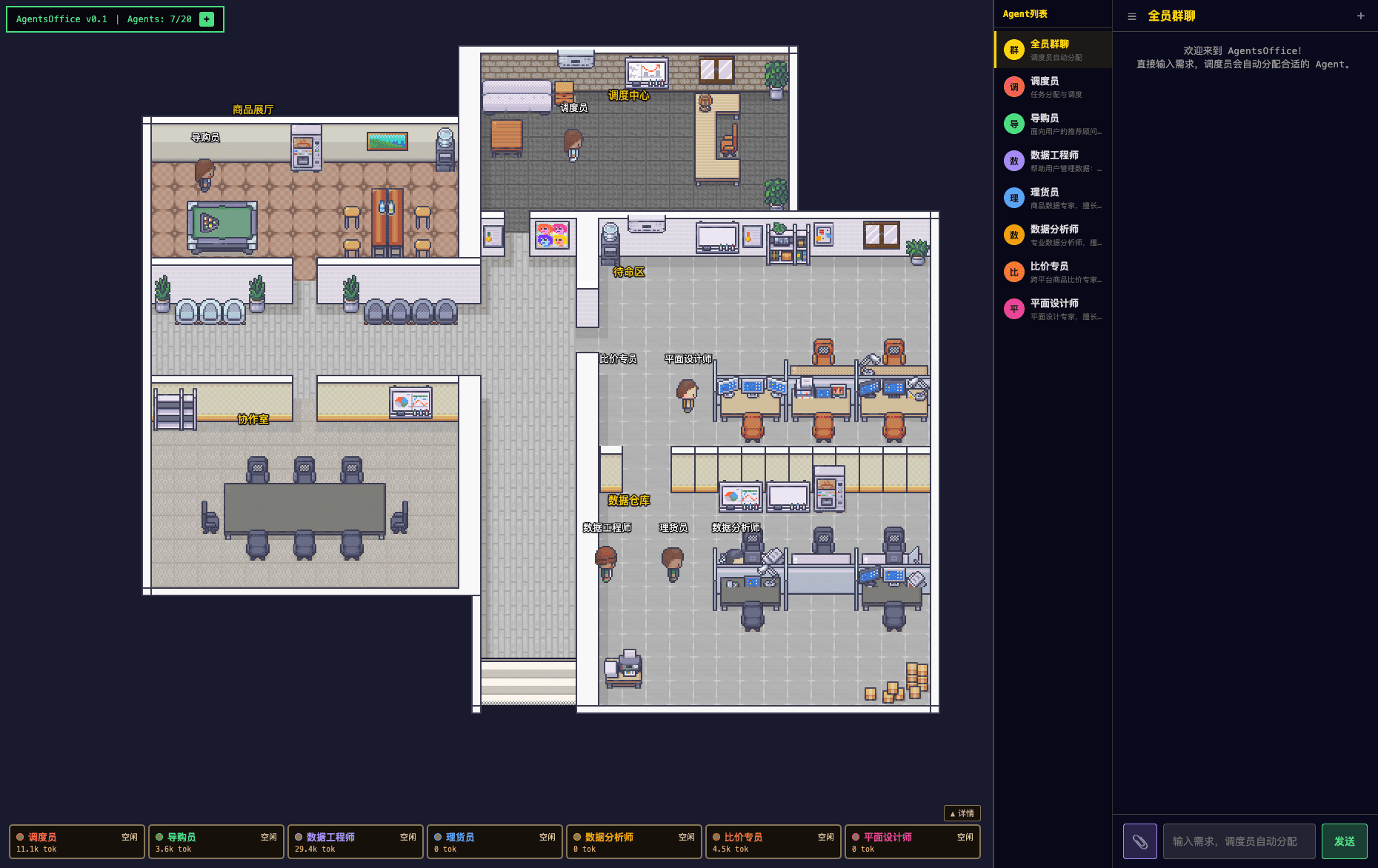This screenshot has height=868, width=1378.
Task: Click the 理货员 blue avatar icon
Action: pyautogui.click(x=1013, y=198)
